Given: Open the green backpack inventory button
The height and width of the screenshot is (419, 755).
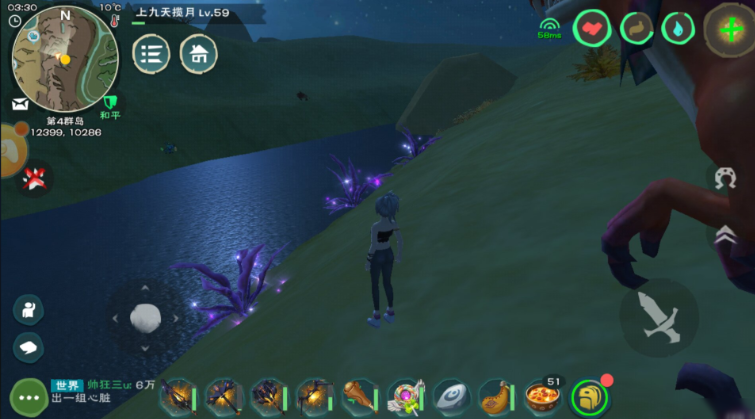Looking at the screenshot, I should click(x=590, y=397).
